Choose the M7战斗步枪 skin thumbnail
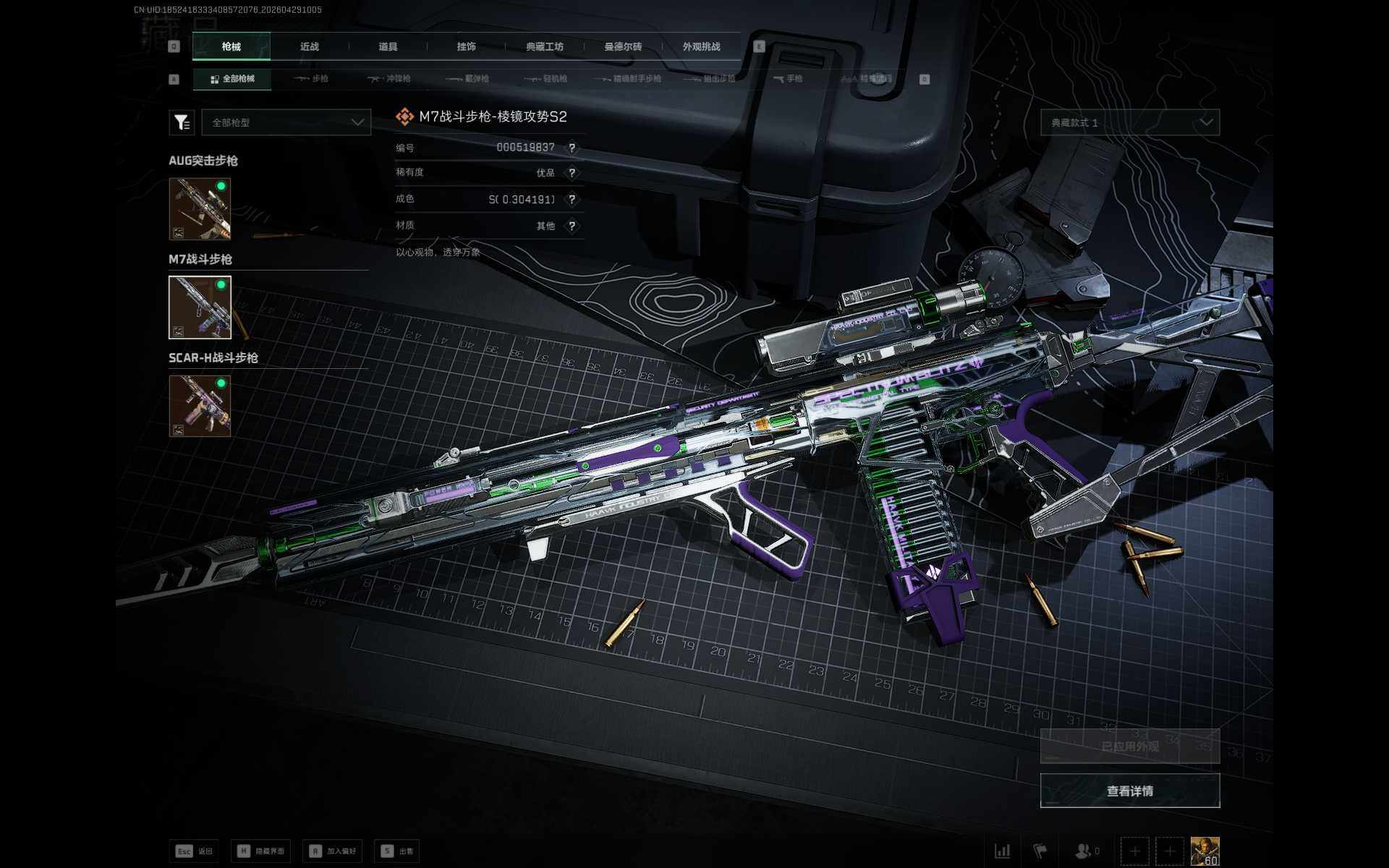This screenshot has width=1389, height=868. (200, 307)
